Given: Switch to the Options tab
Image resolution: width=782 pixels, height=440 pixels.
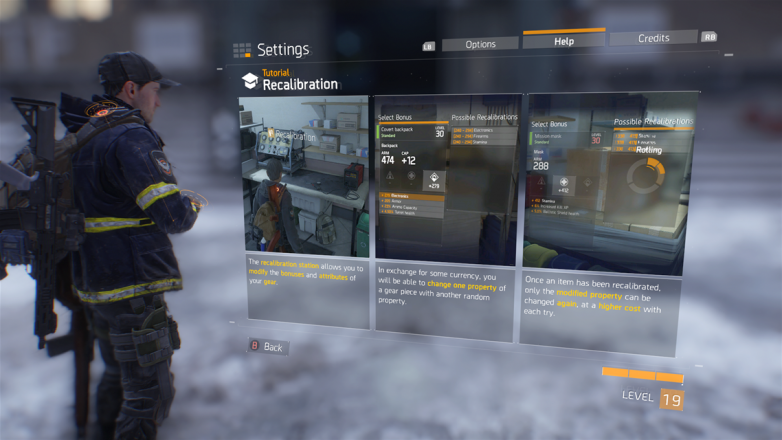Looking at the screenshot, I should [480, 44].
